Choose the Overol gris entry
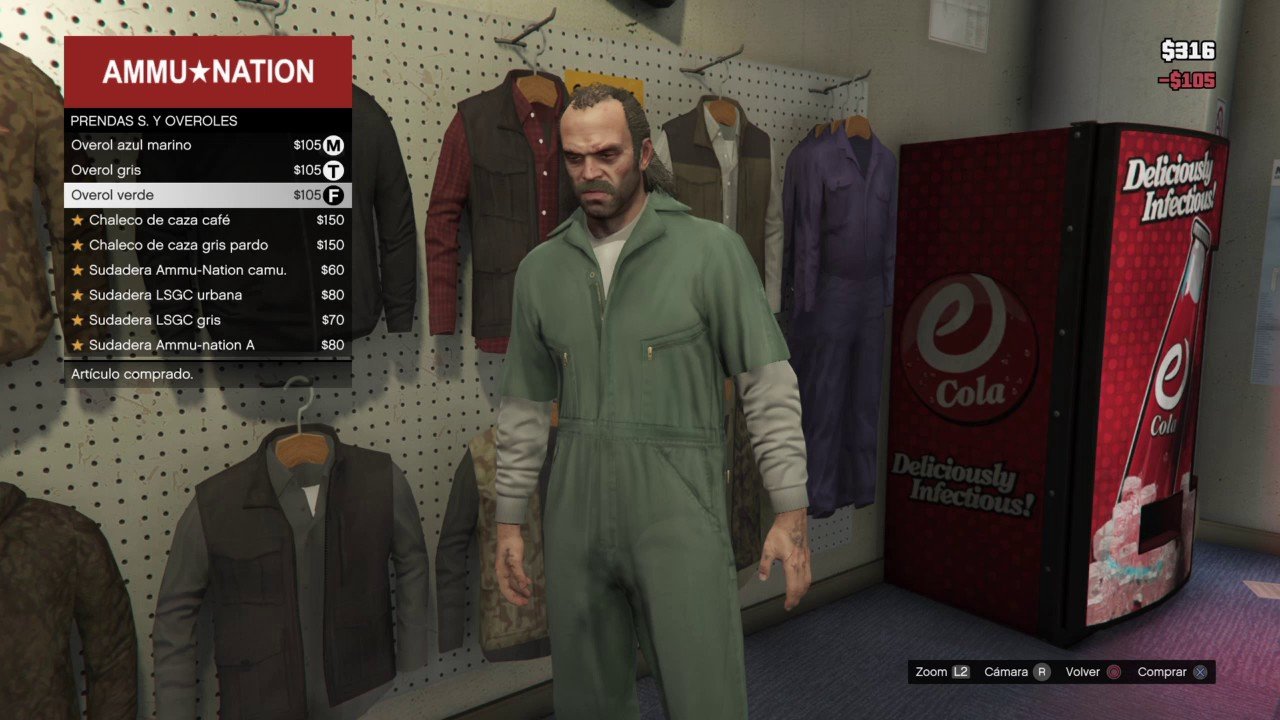 coord(207,170)
